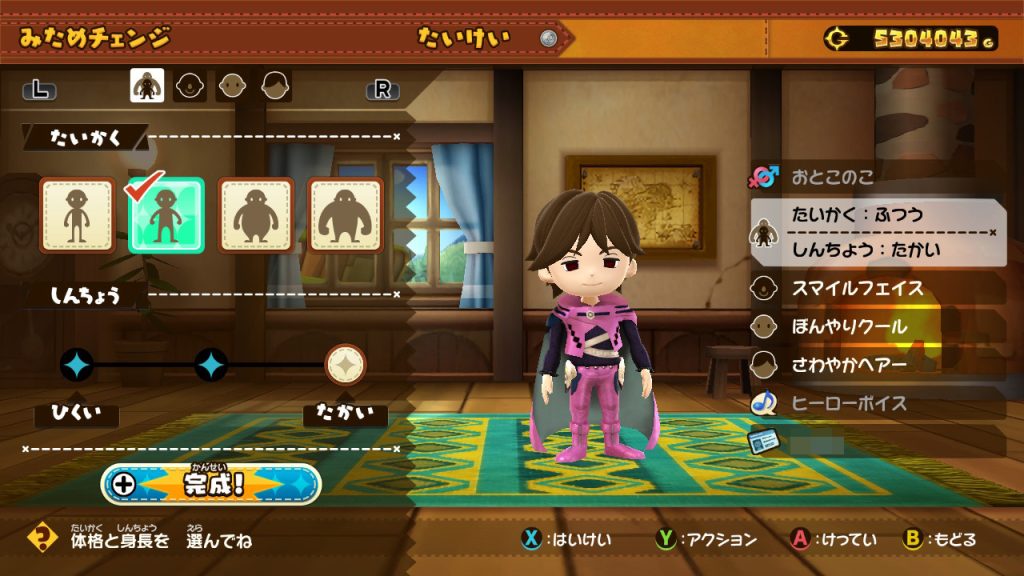
Task: Open the face shape tab
Action: tap(190, 86)
